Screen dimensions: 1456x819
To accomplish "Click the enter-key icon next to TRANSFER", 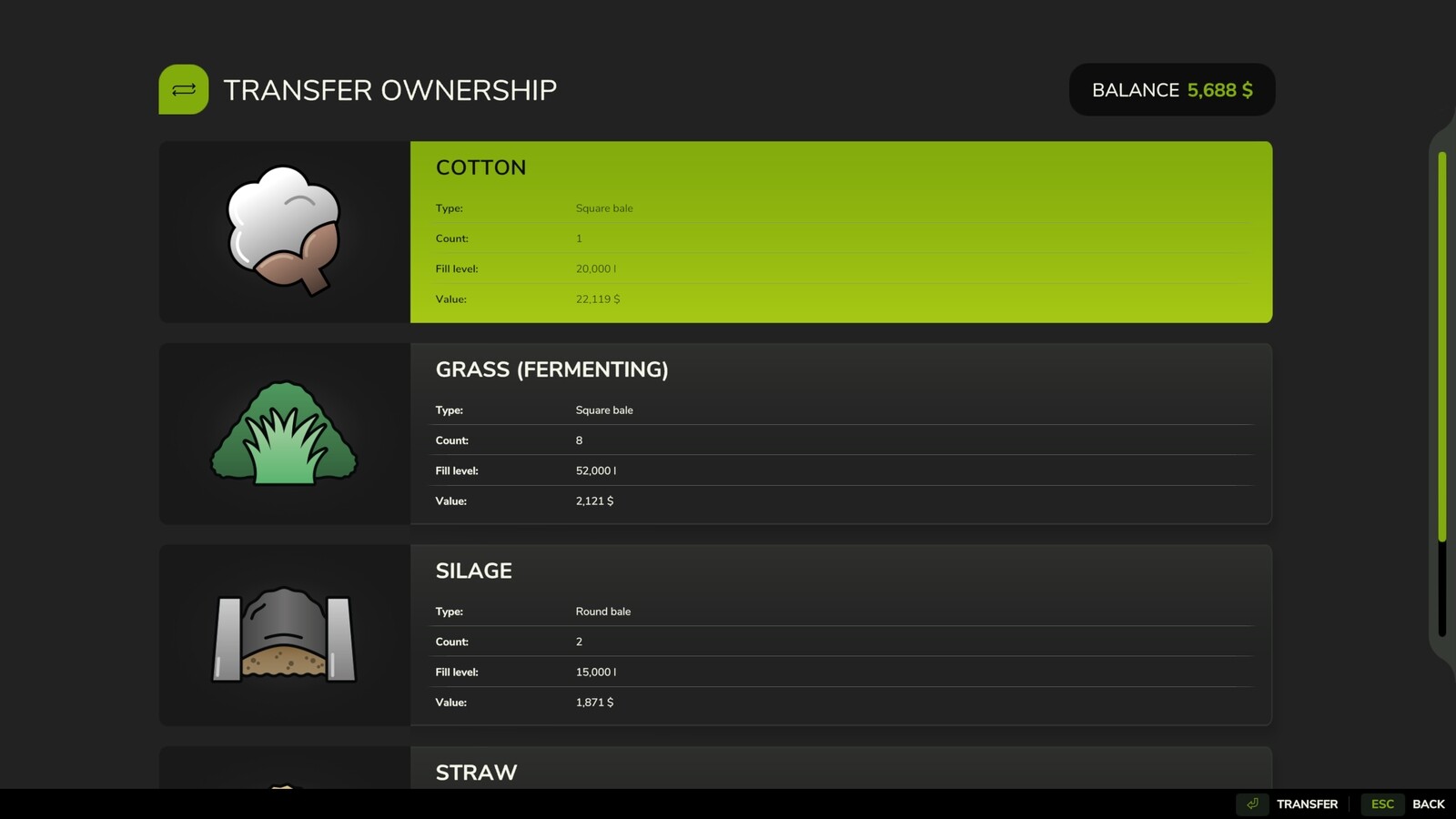I will point(1252,804).
